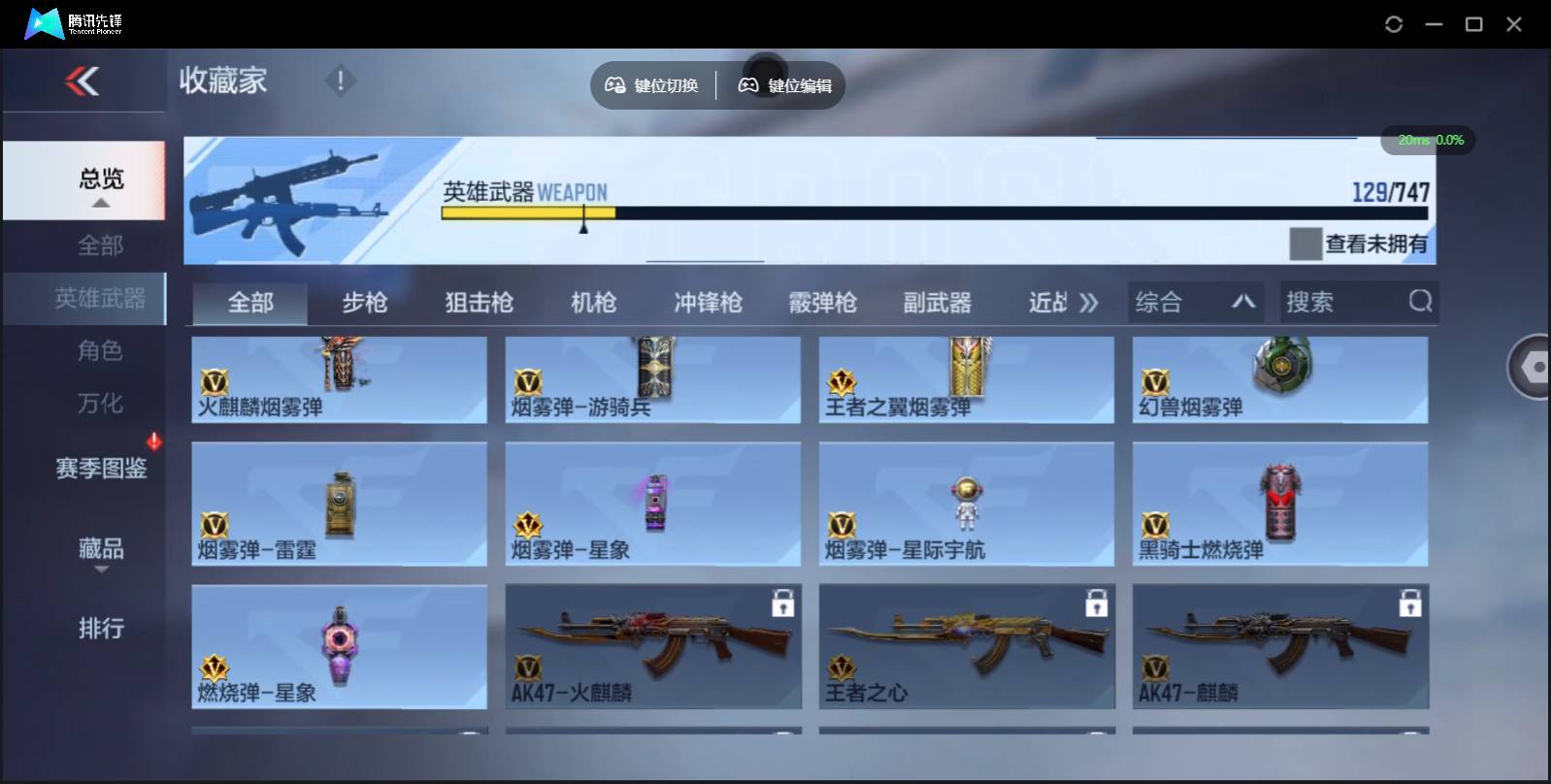
Task: Toggle the lock on 王者之心 weapon card
Action: coord(1098,603)
